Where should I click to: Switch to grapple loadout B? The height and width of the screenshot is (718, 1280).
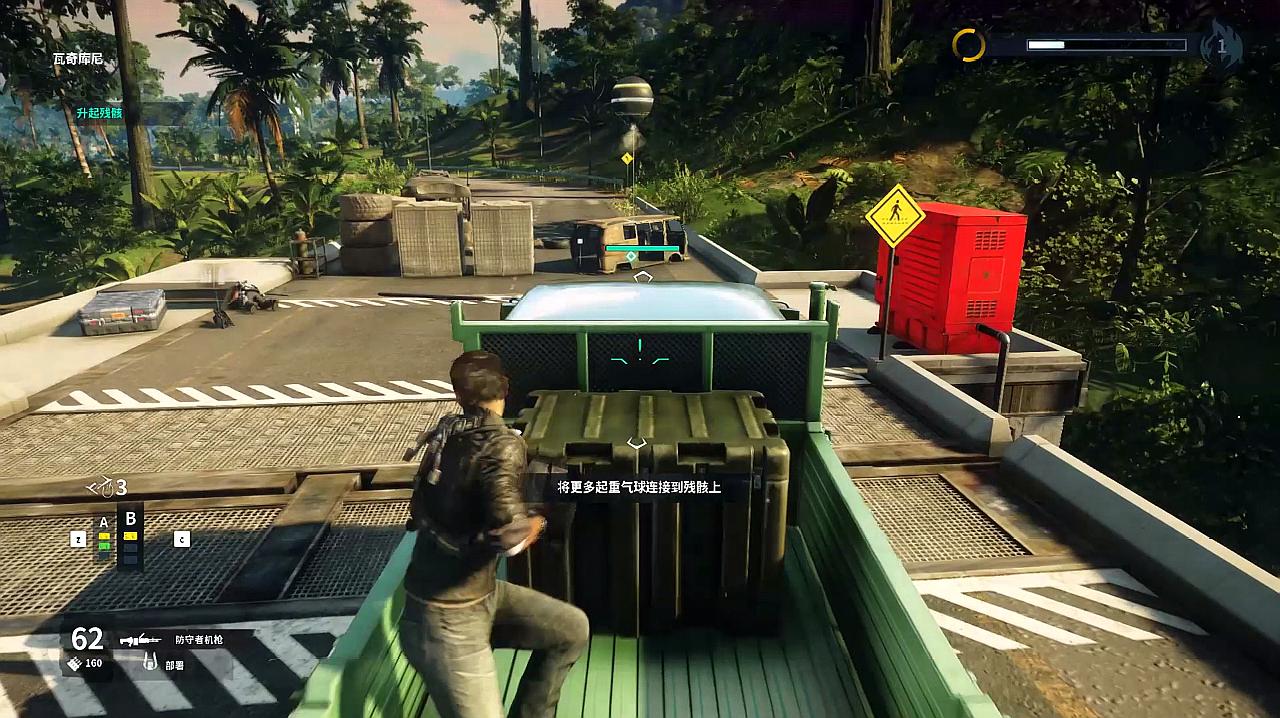(x=130, y=519)
